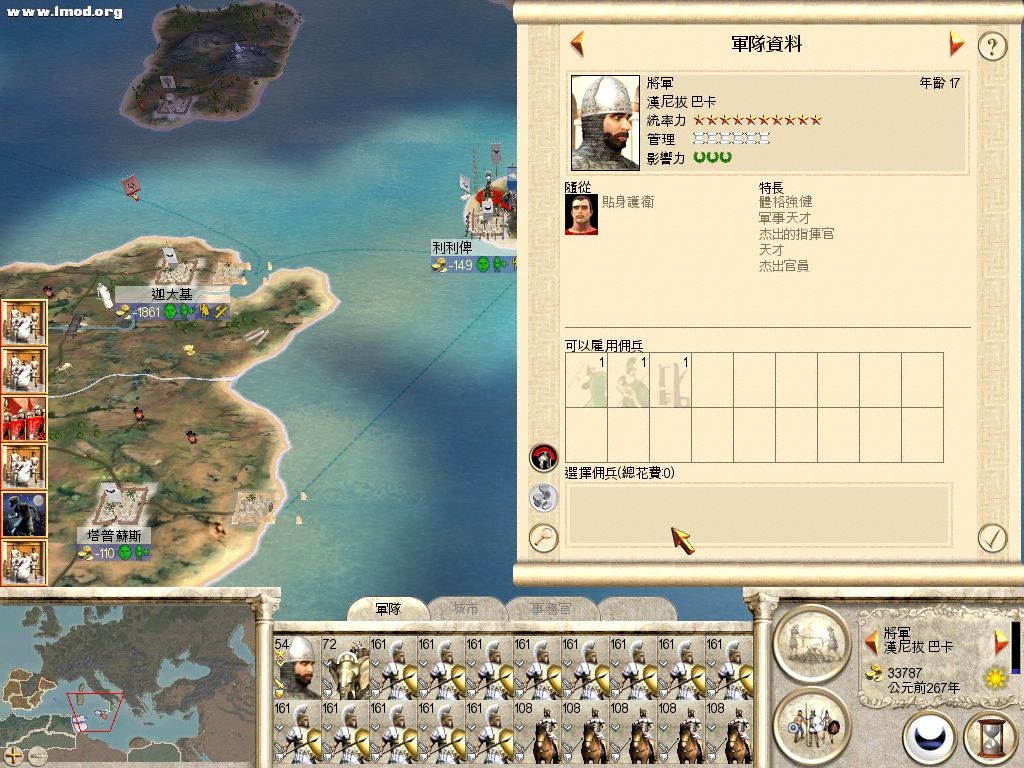Select the general's unit card numbered 54
Screen dimensions: 1024x768
point(295,666)
